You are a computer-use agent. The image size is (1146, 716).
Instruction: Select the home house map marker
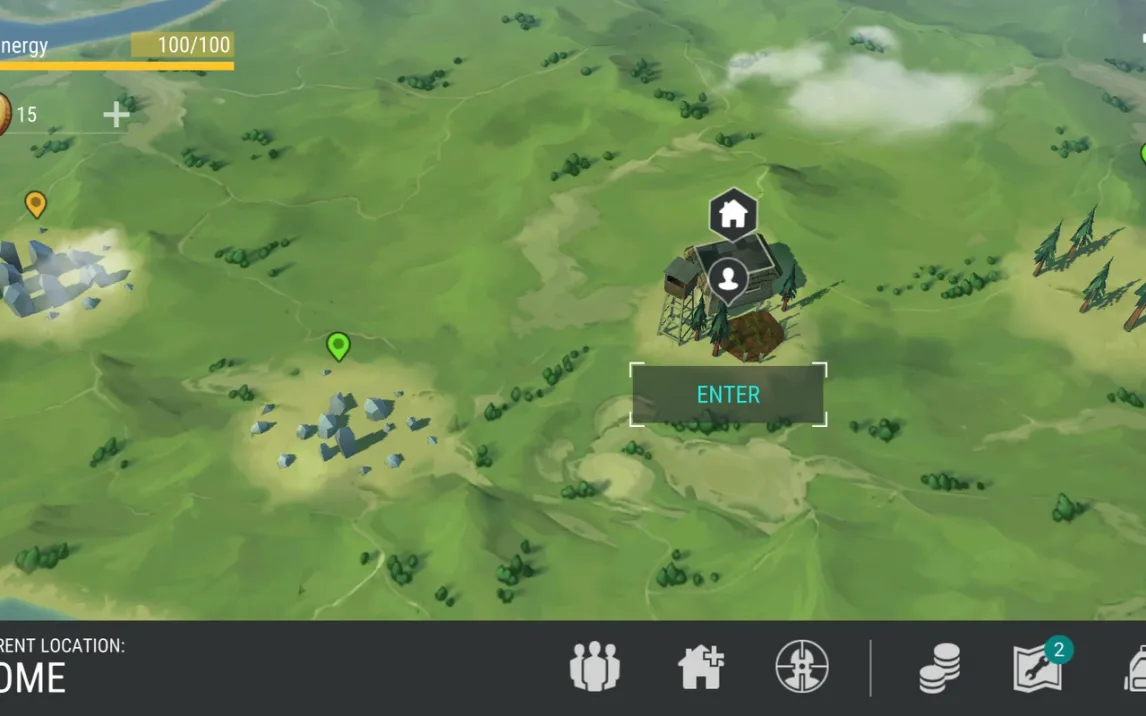click(733, 213)
